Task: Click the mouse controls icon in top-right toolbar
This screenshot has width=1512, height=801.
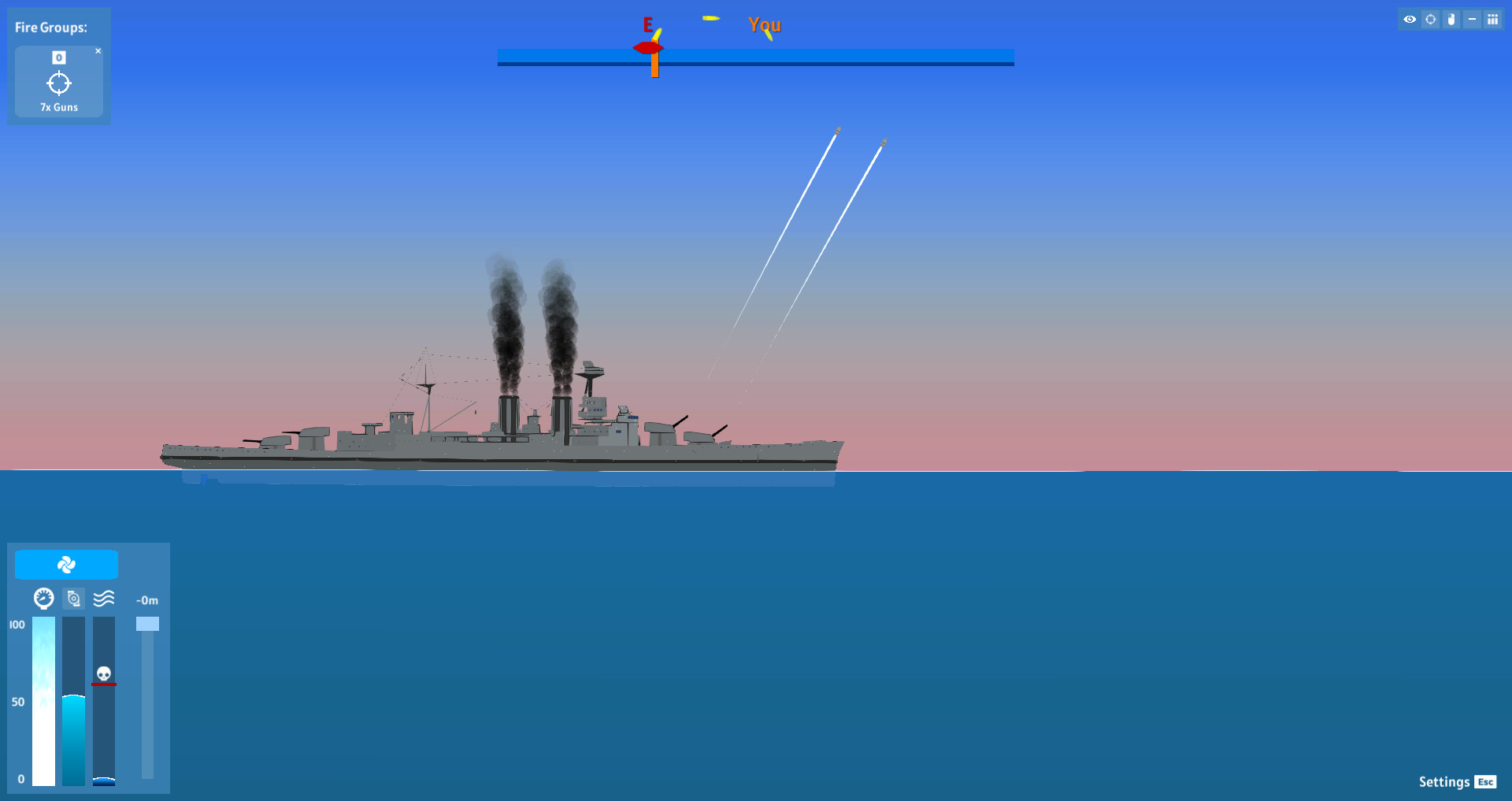Action: tap(1451, 19)
